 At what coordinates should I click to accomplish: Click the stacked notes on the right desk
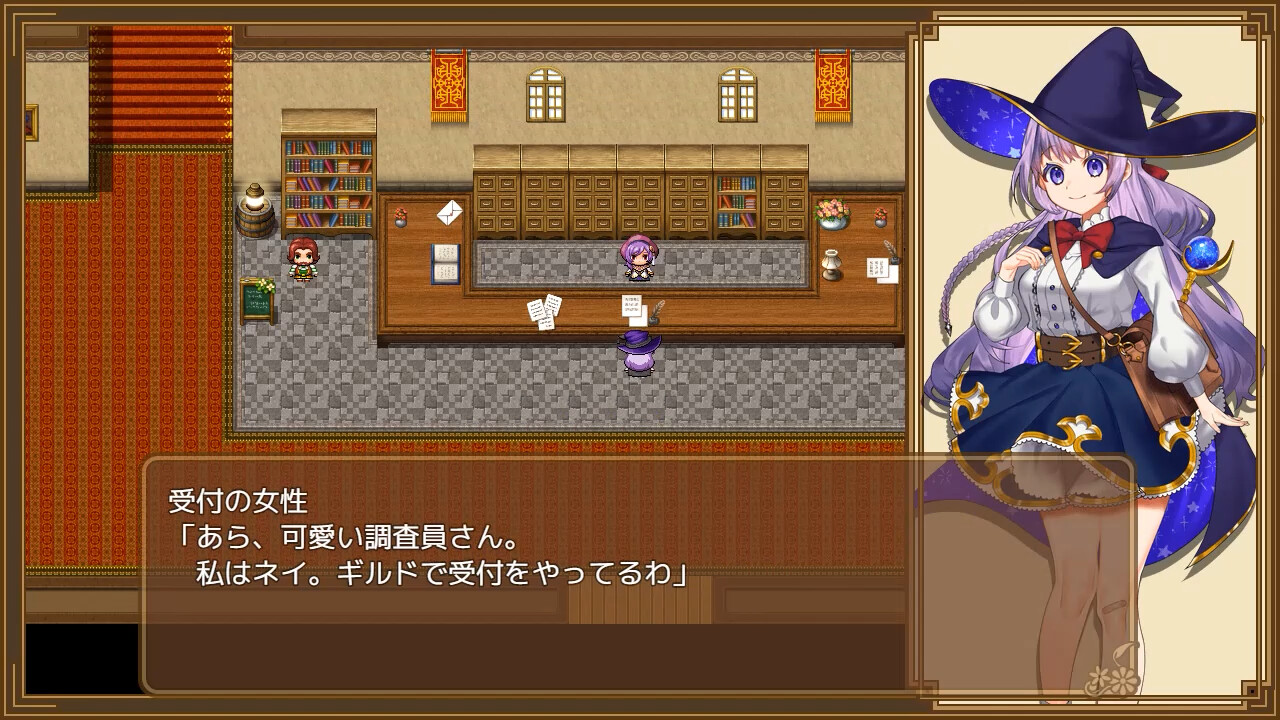877,266
